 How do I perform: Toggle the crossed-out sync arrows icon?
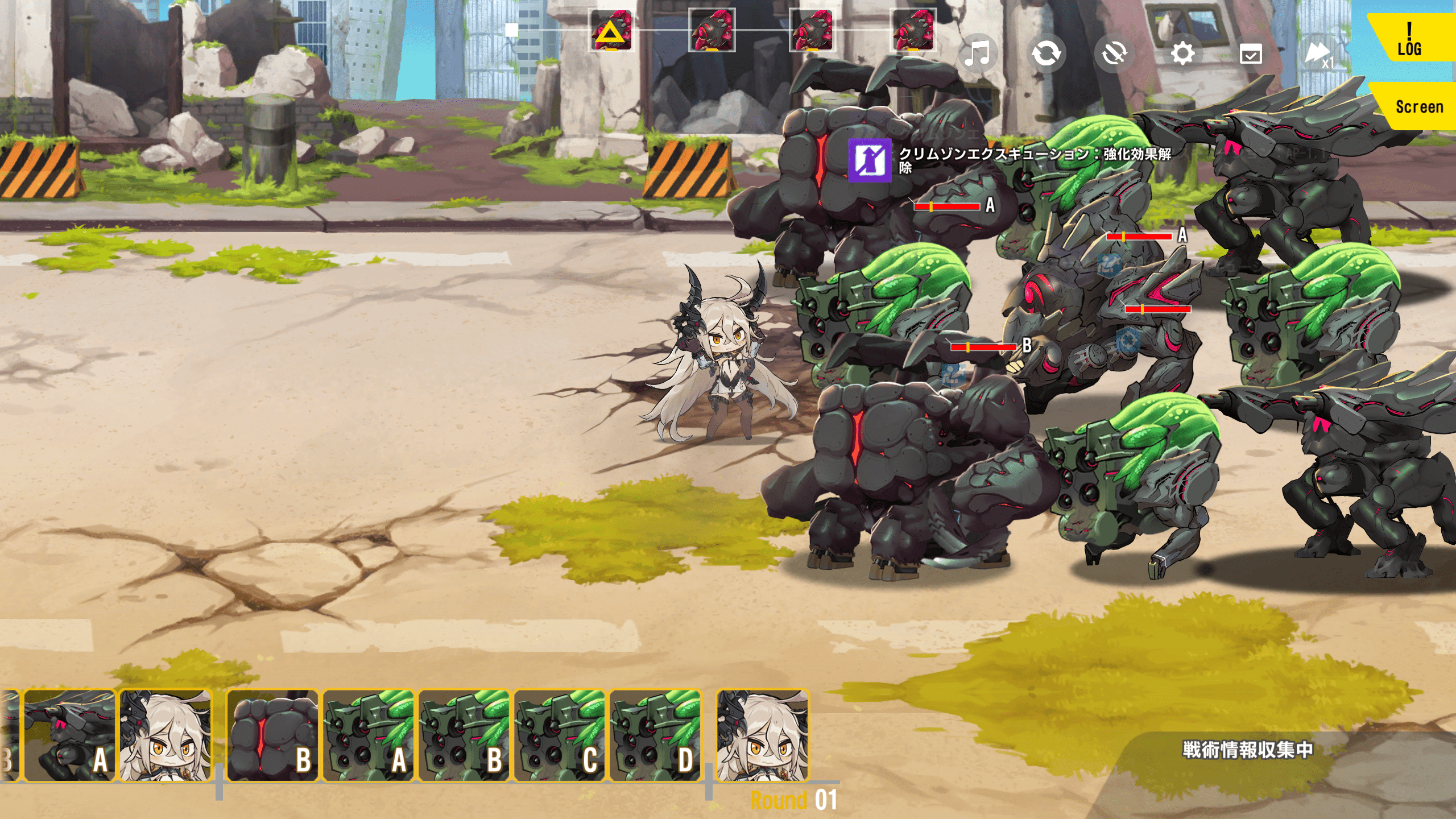1114,54
